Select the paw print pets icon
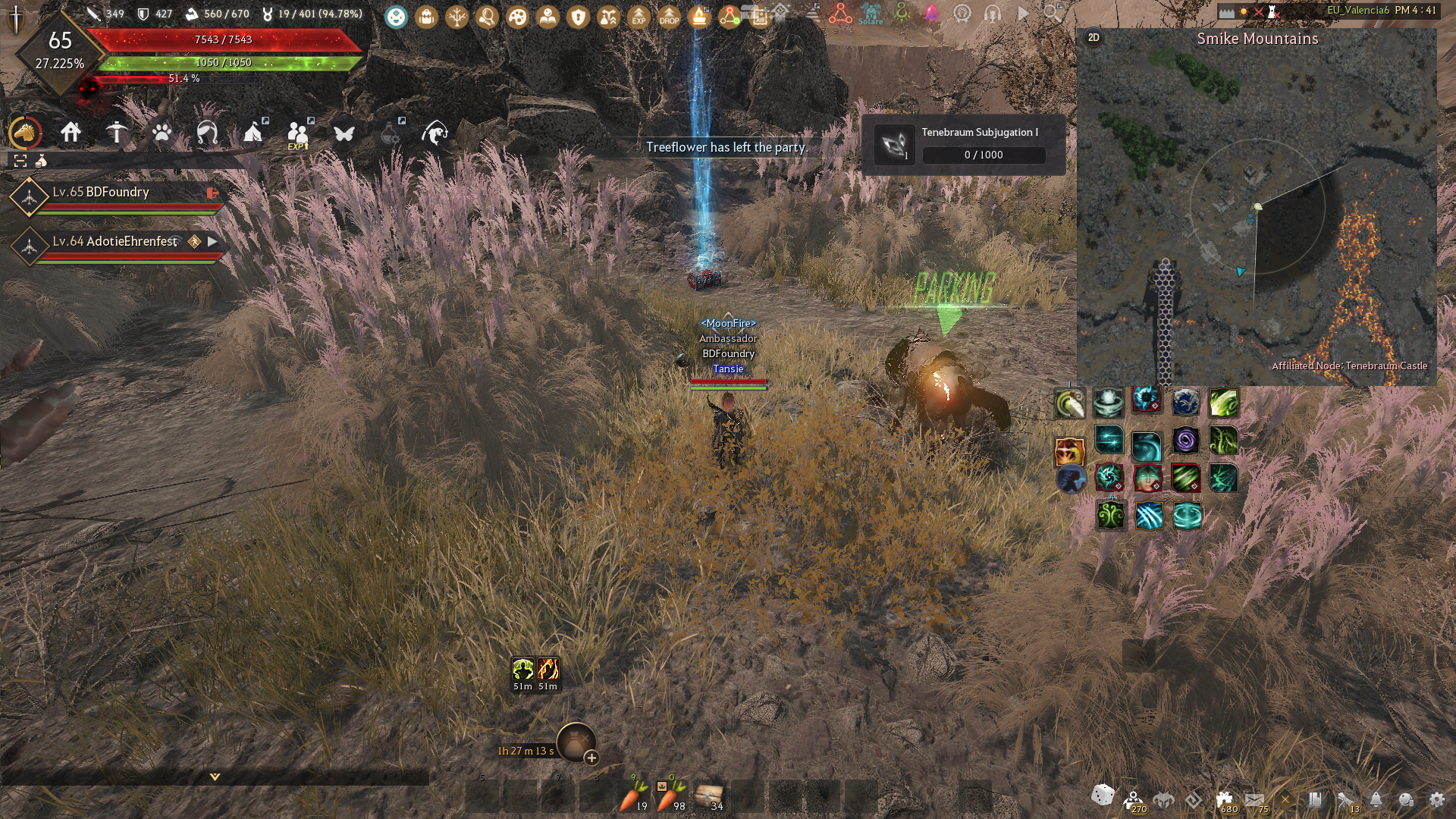Screen dimensions: 1456x819 click(162, 133)
